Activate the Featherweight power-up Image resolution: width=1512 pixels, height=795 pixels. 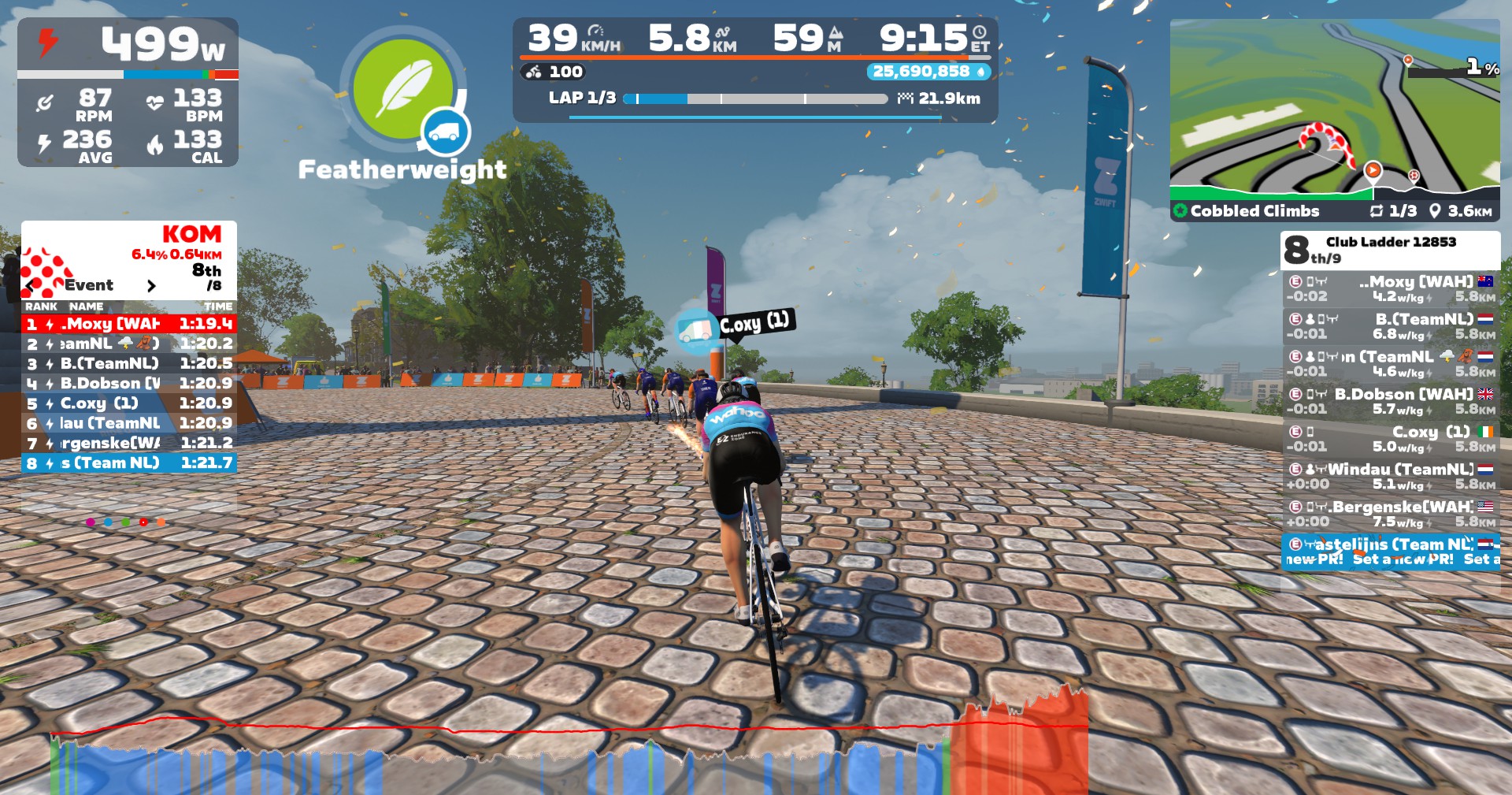tap(402, 88)
